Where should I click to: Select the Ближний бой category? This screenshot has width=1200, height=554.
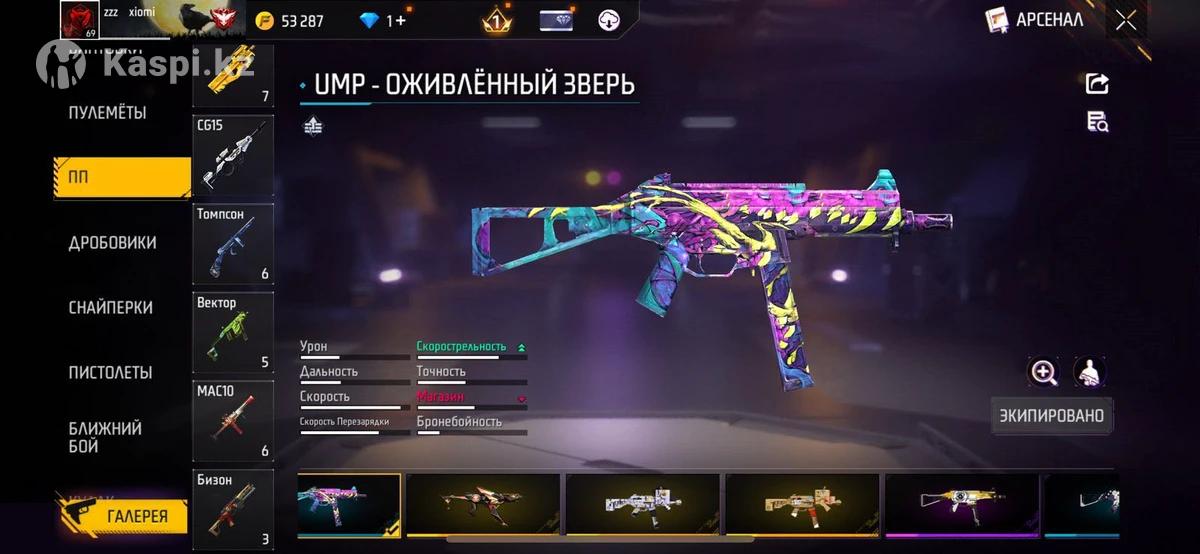(105, 437)
